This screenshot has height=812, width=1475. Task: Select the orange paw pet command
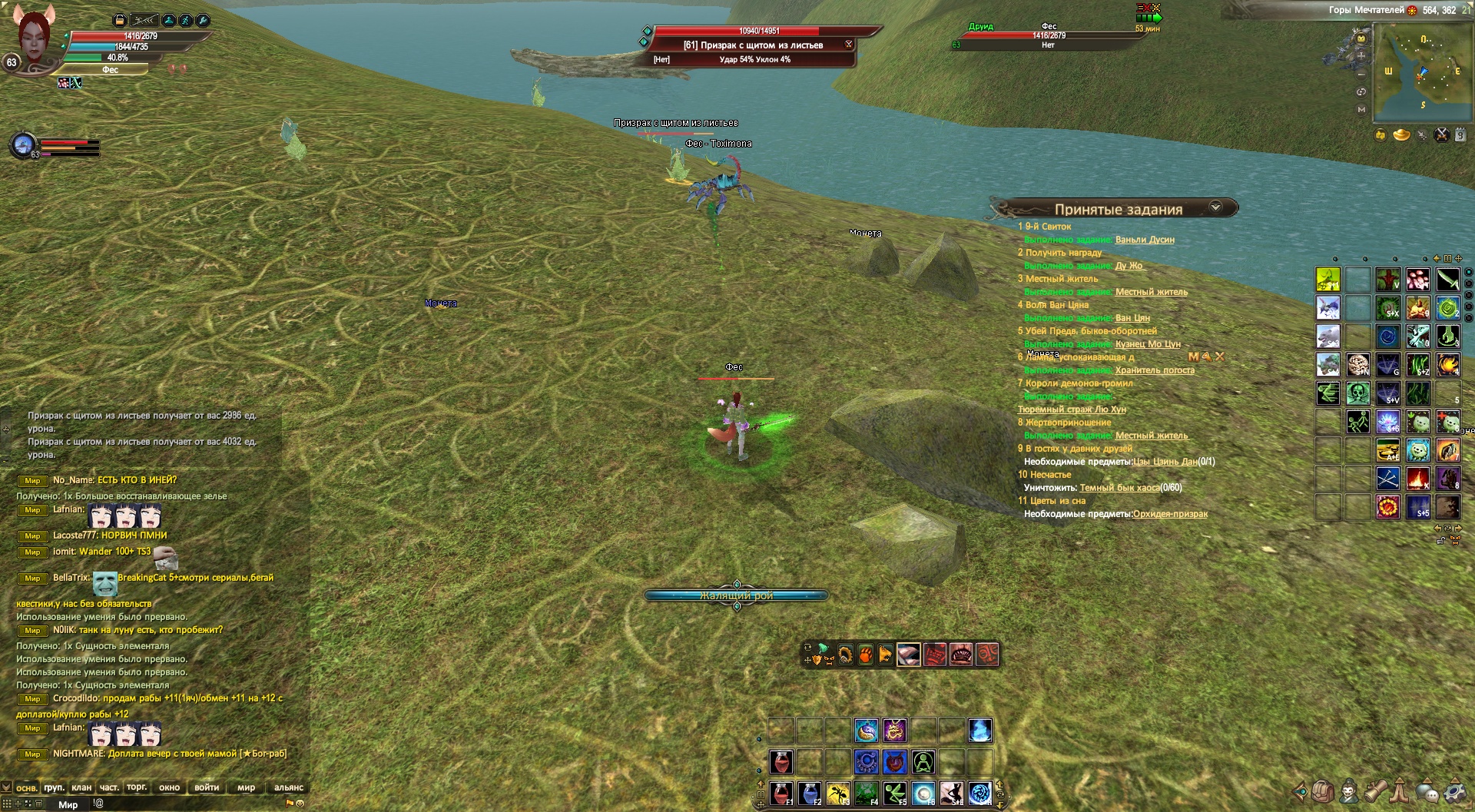865,655
